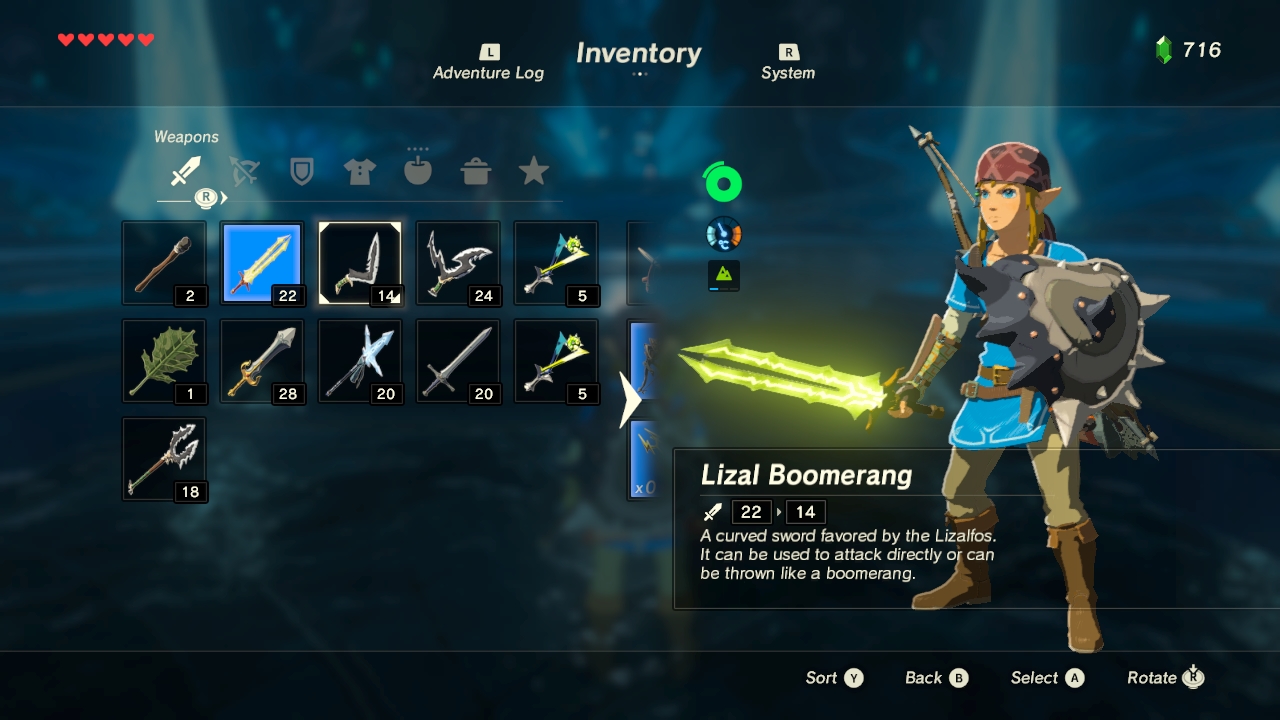This screenshot has height=720, width=1280.
Task: Choose the gold-hilted sword with 28 power
Action: (262, 361)
